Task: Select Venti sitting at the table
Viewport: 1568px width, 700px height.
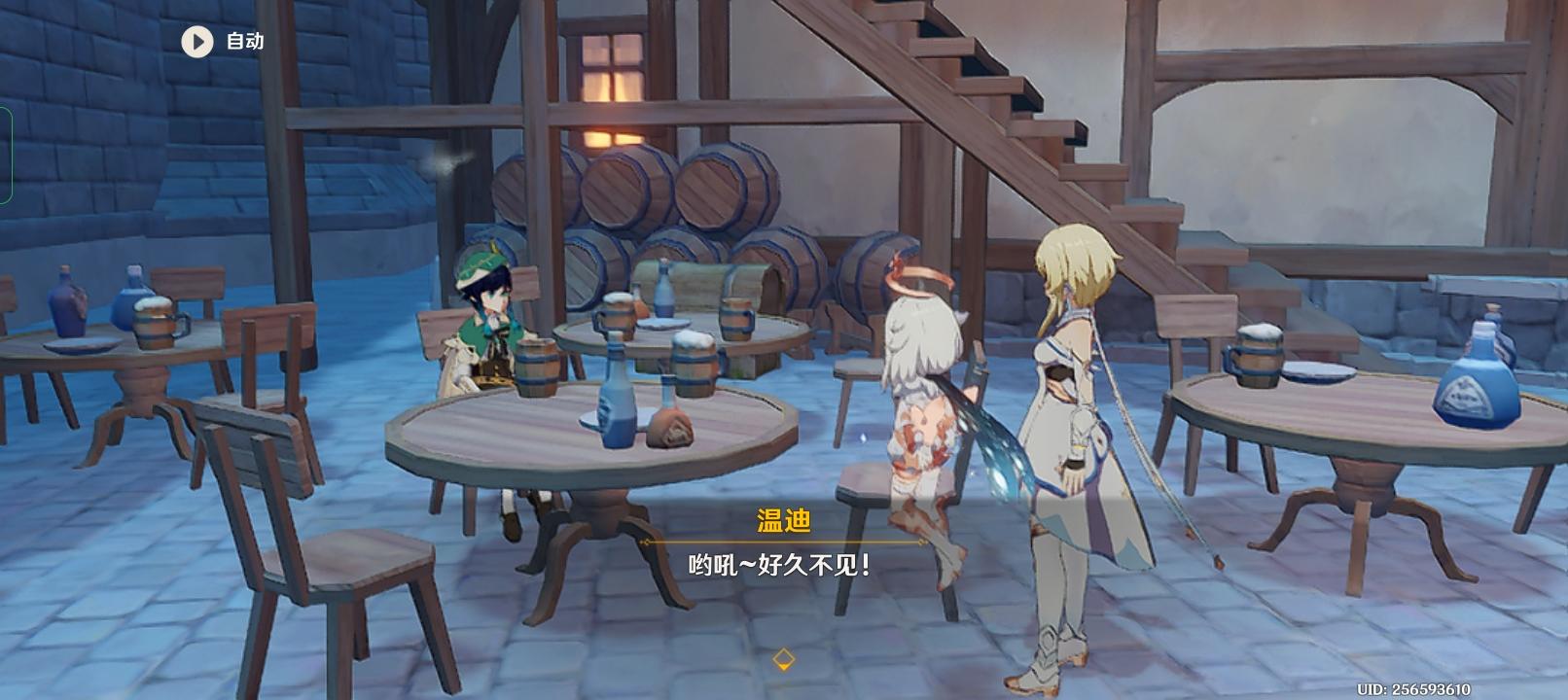Action: pyautogui.click(x=492, y=321)
